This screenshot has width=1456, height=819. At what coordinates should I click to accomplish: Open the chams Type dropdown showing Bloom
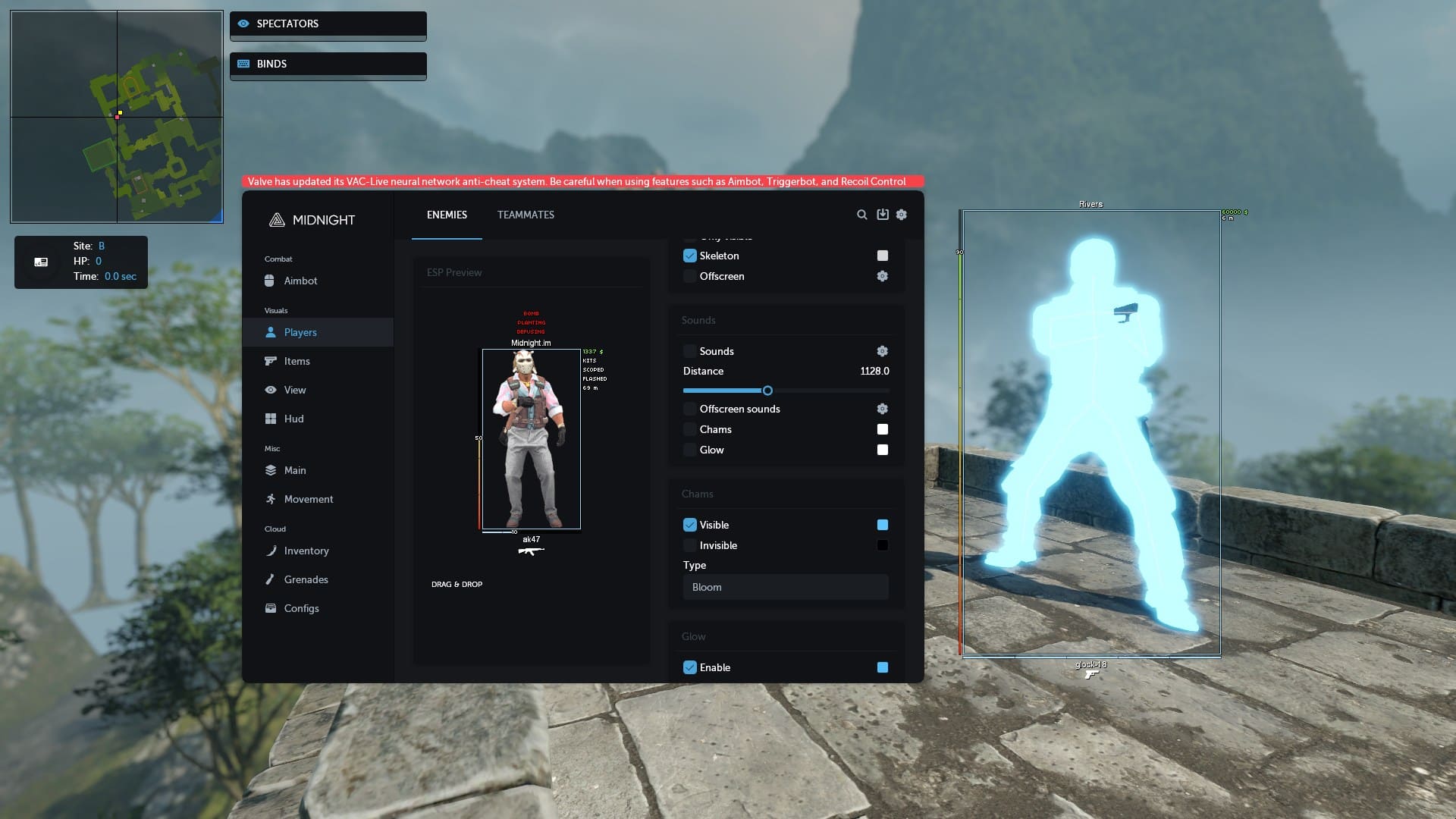pyautogui.click(x=785, y=587)
